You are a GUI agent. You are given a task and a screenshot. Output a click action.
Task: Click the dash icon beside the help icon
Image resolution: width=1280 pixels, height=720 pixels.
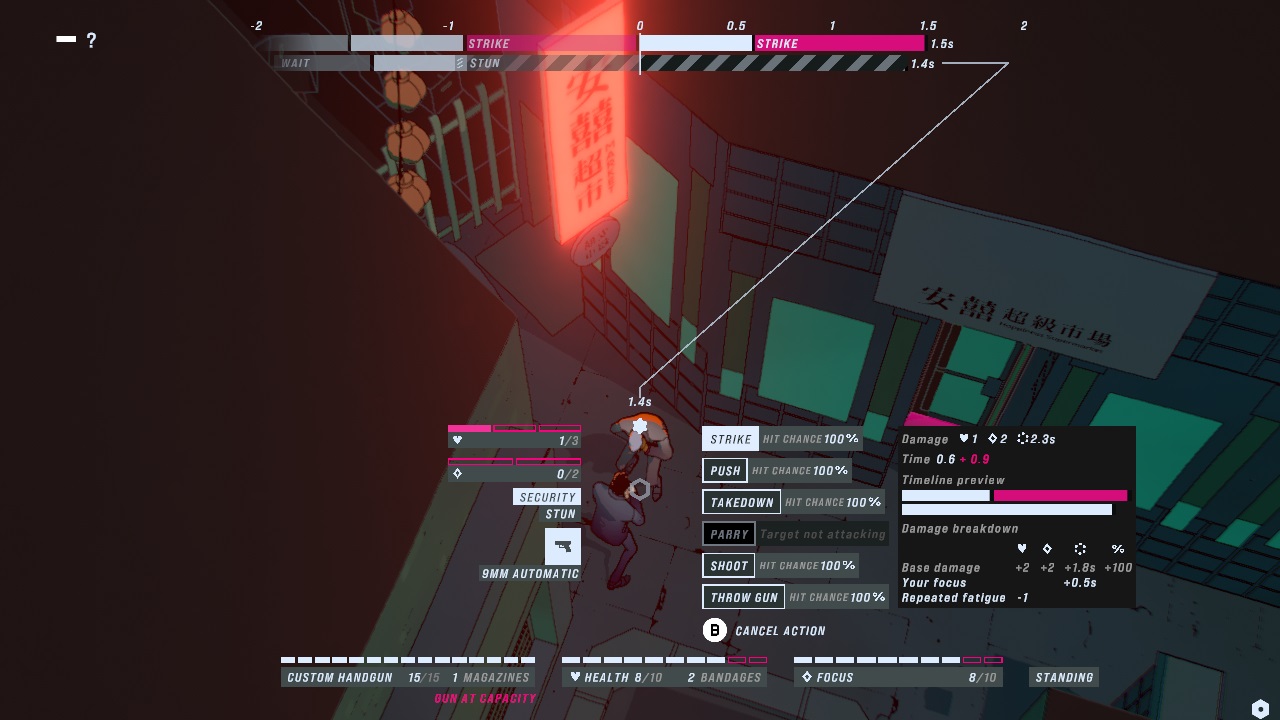(66, 39)
